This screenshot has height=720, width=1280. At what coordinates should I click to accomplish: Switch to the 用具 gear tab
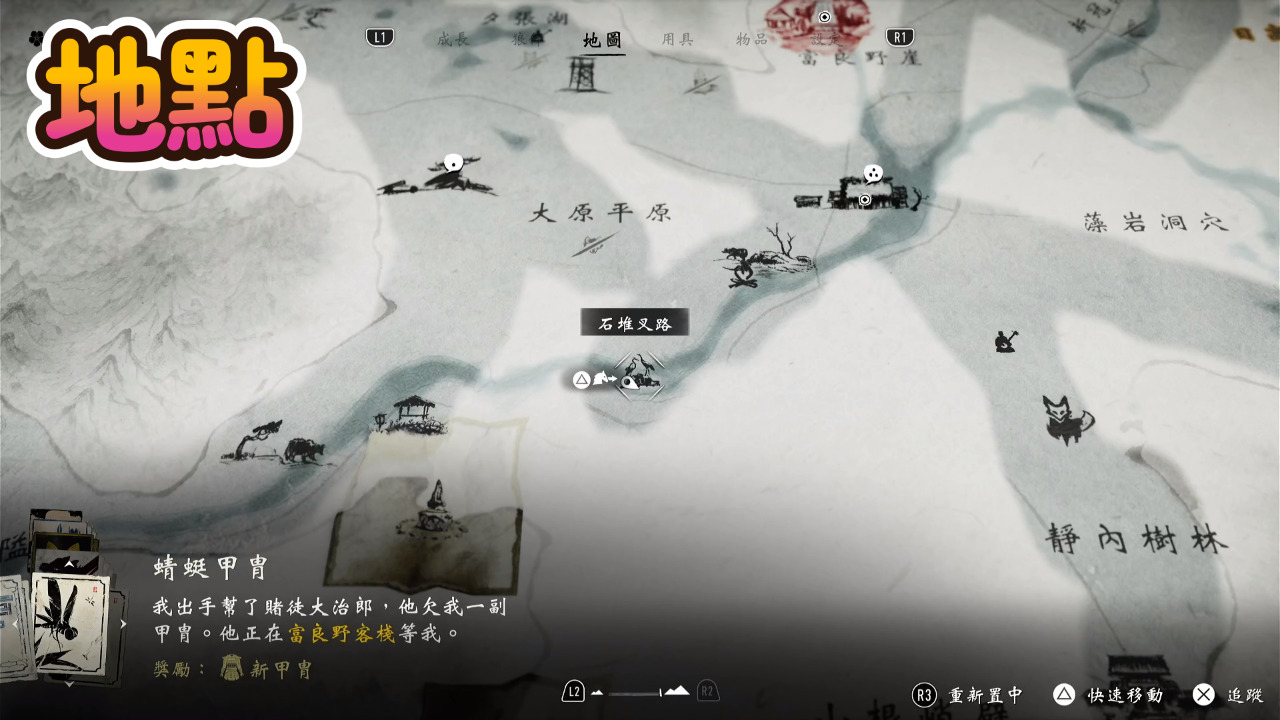pyautogui.click(x=678, y=39)
